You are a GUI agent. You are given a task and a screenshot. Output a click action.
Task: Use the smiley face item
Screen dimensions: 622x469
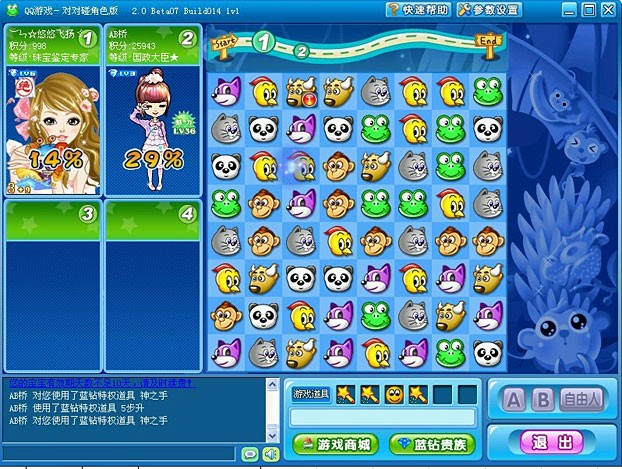click(394, 394)
